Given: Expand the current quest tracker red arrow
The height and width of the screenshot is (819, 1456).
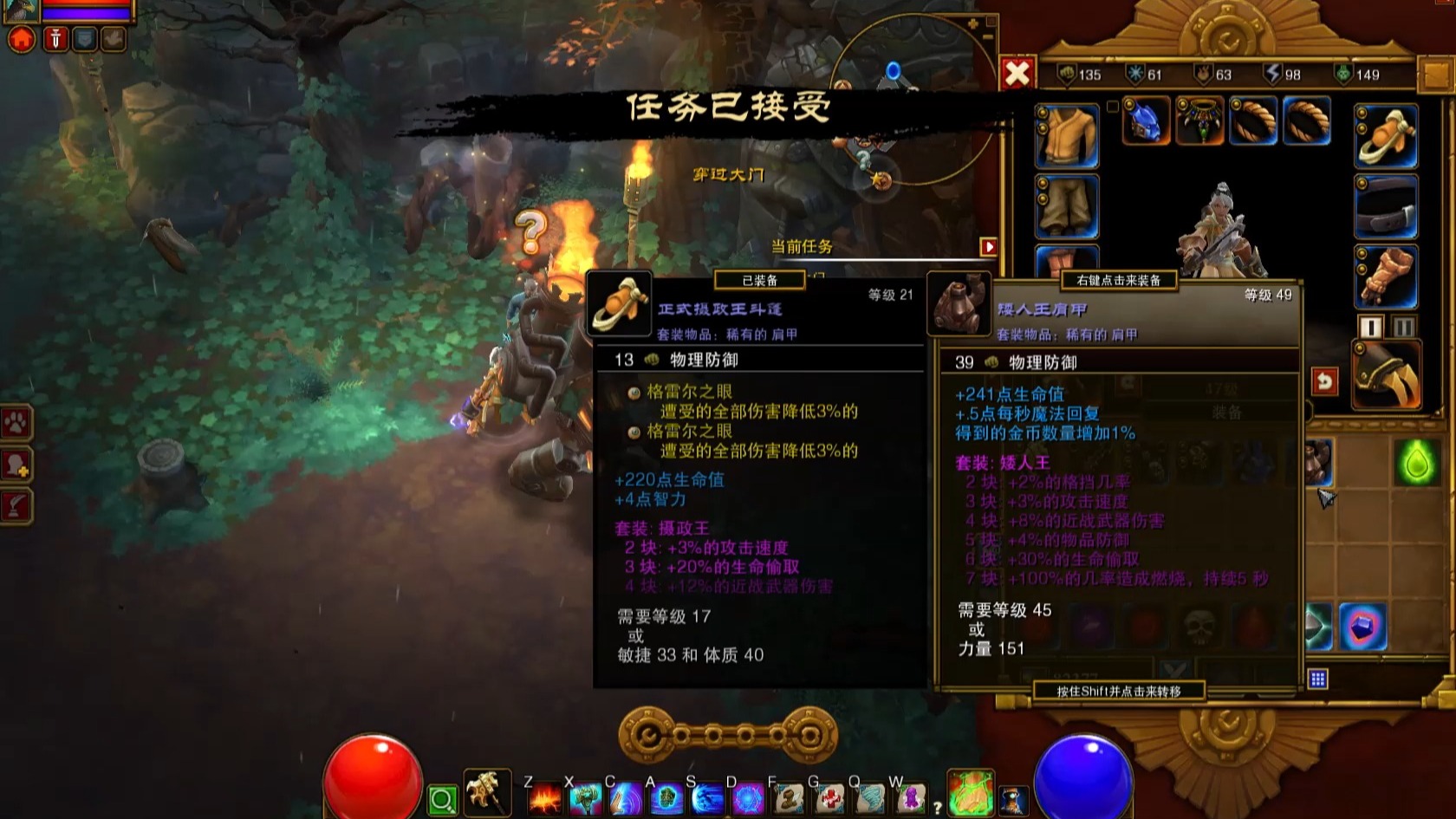Looking at the screenshot, I should tap(988, 247).
